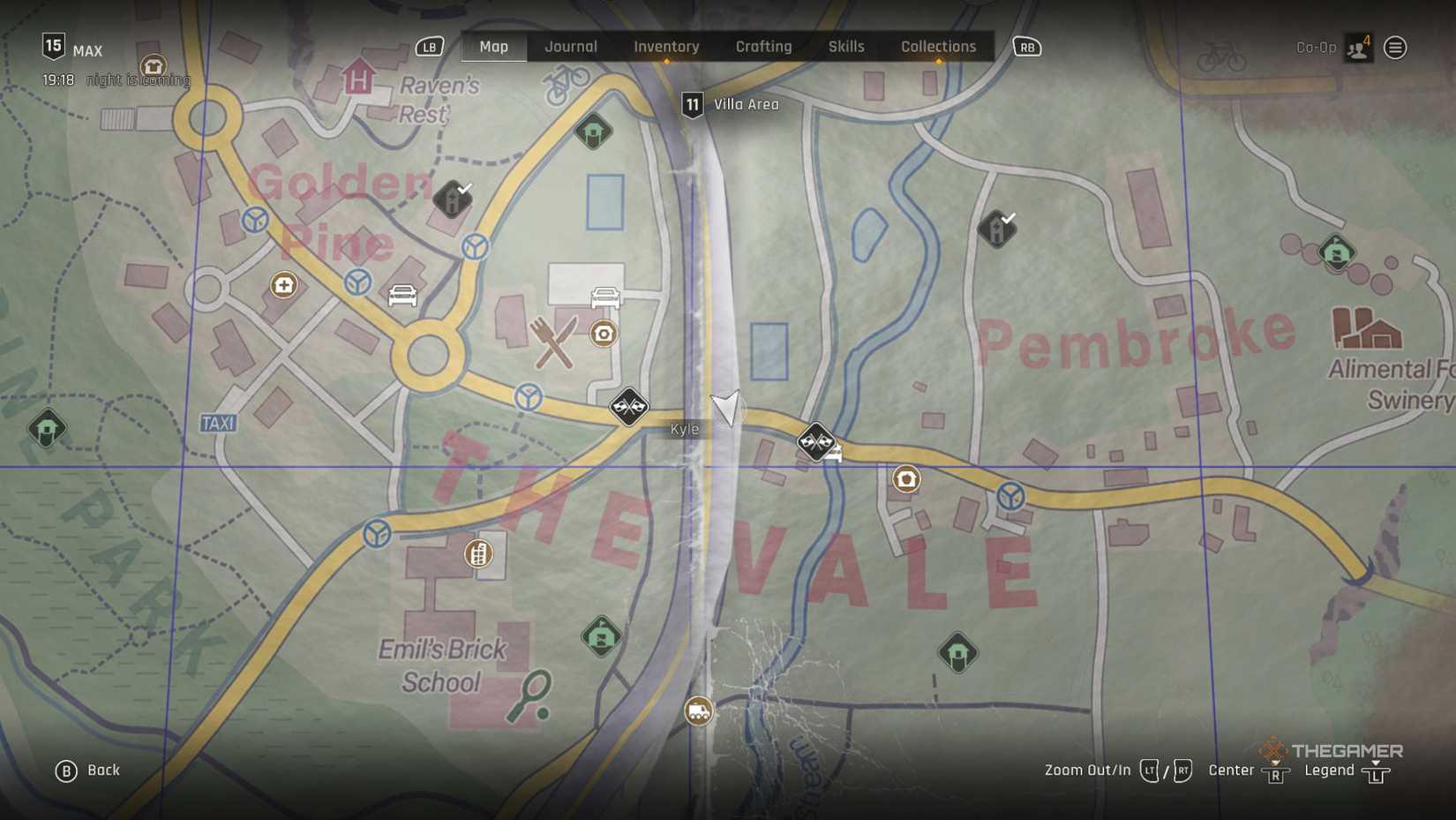The height and width of the screenshot is (820, 1456).
Task: Show the Skills tab
Action: (845, 47)
